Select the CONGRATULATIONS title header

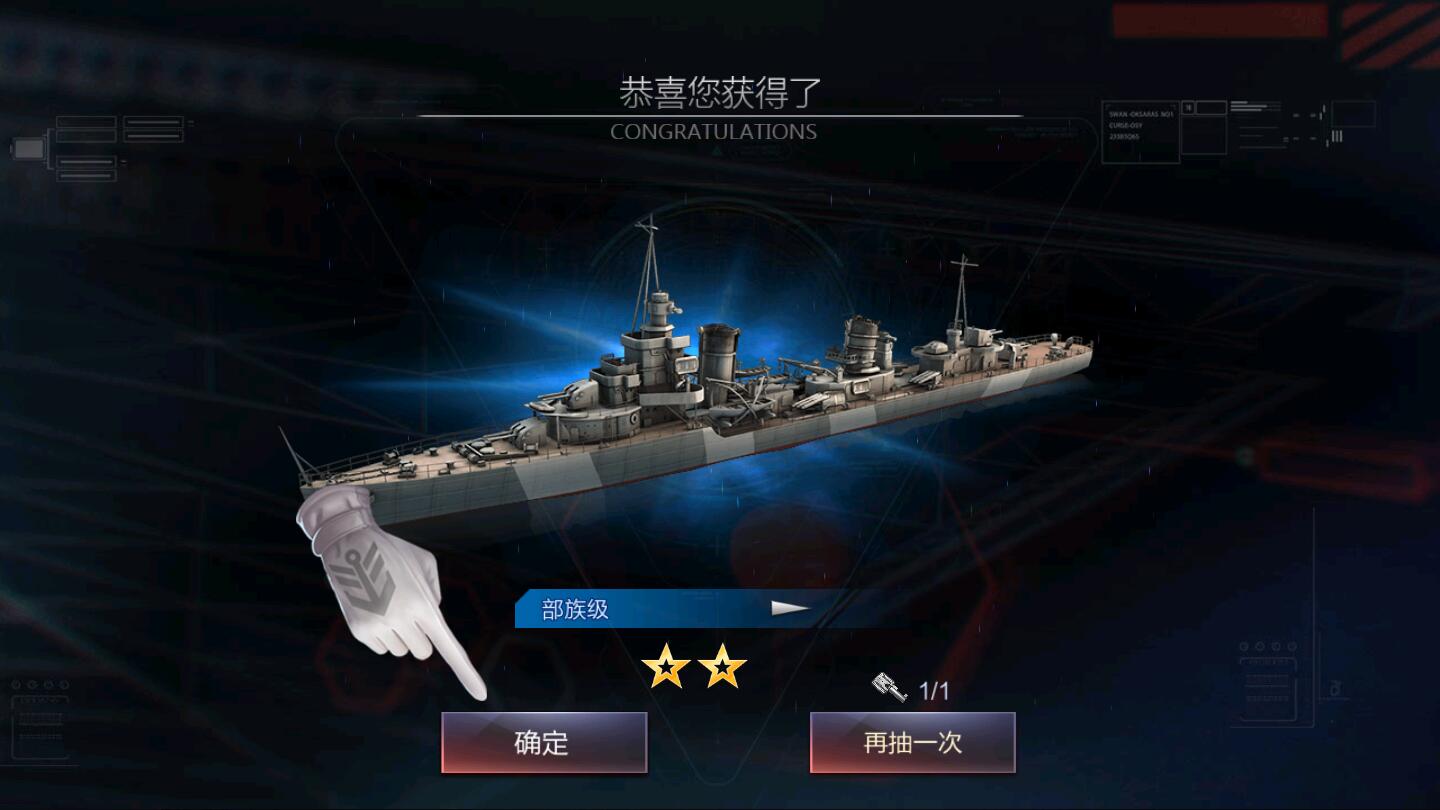pos(713,131)
